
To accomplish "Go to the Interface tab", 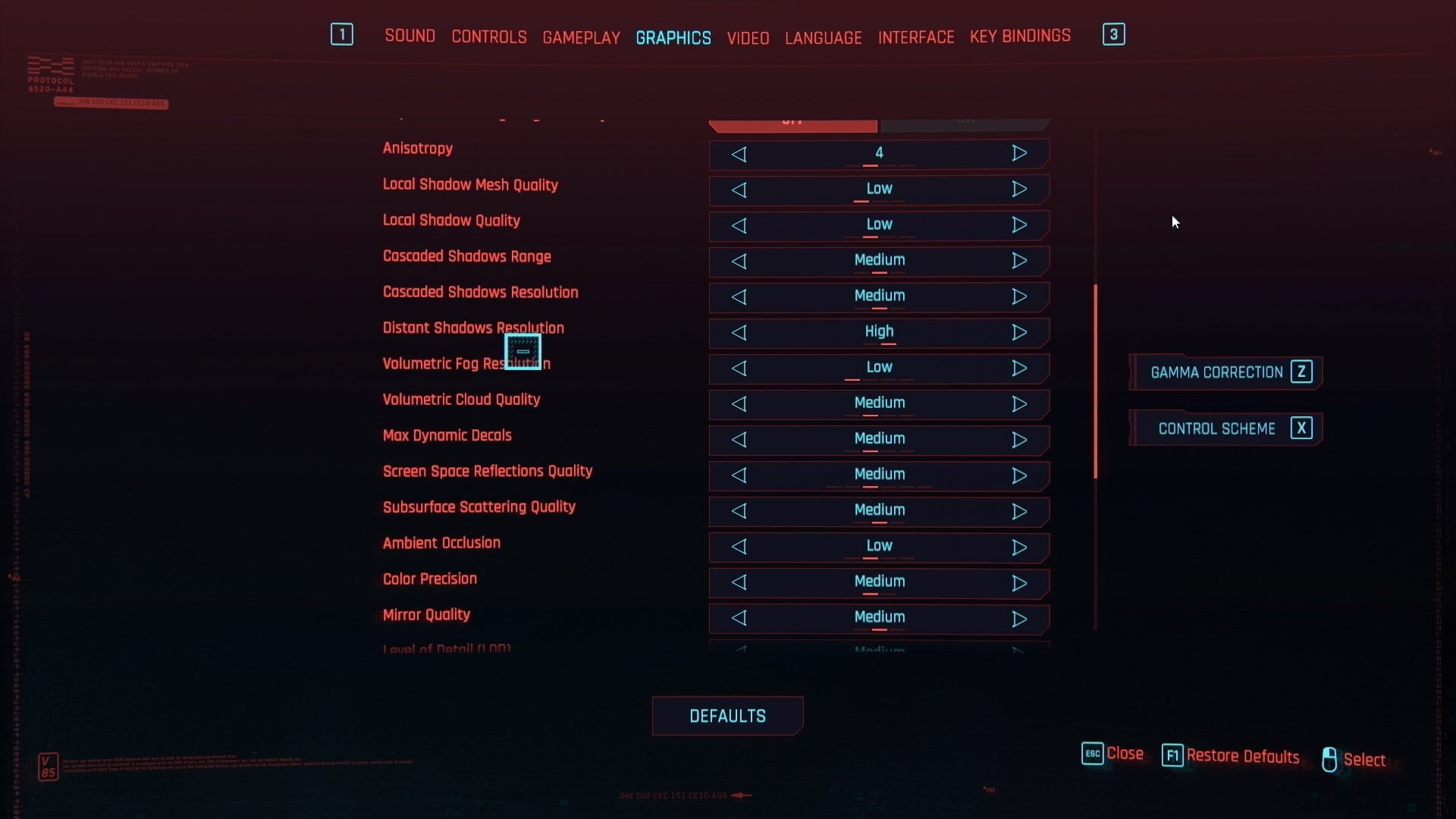I will (915, 37).
